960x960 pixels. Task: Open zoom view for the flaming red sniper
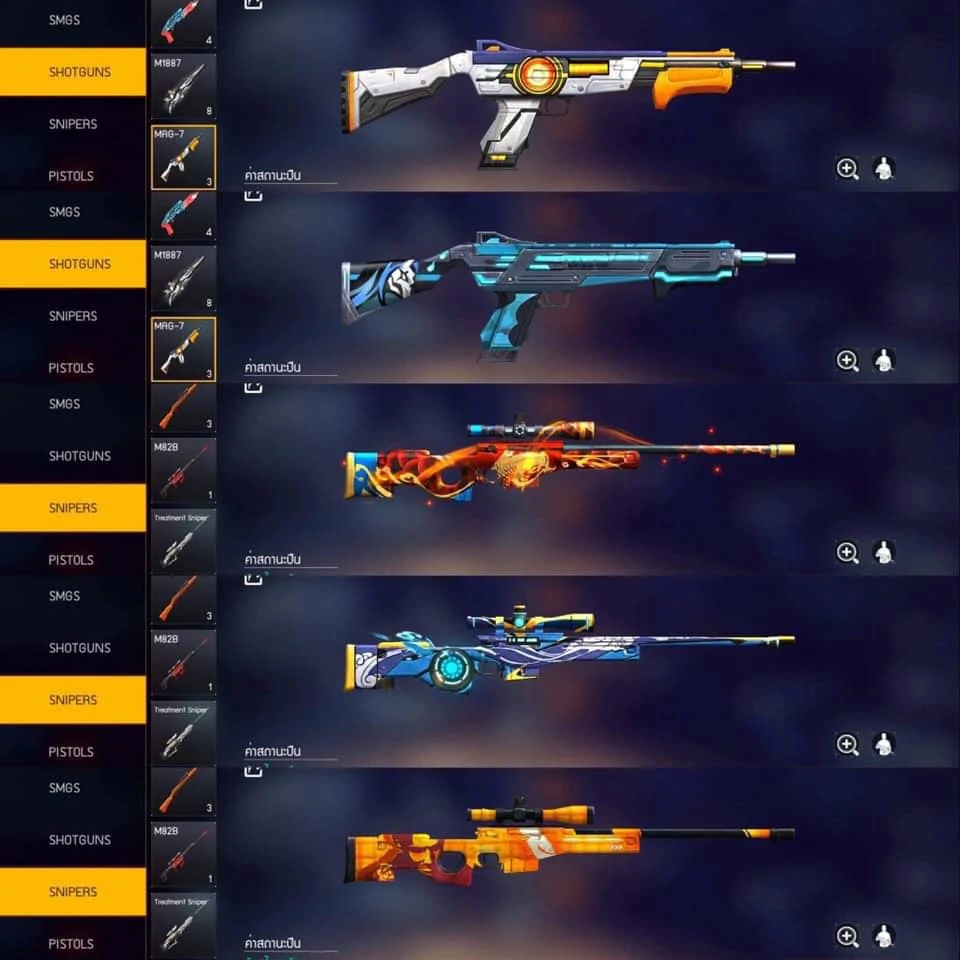847,553
